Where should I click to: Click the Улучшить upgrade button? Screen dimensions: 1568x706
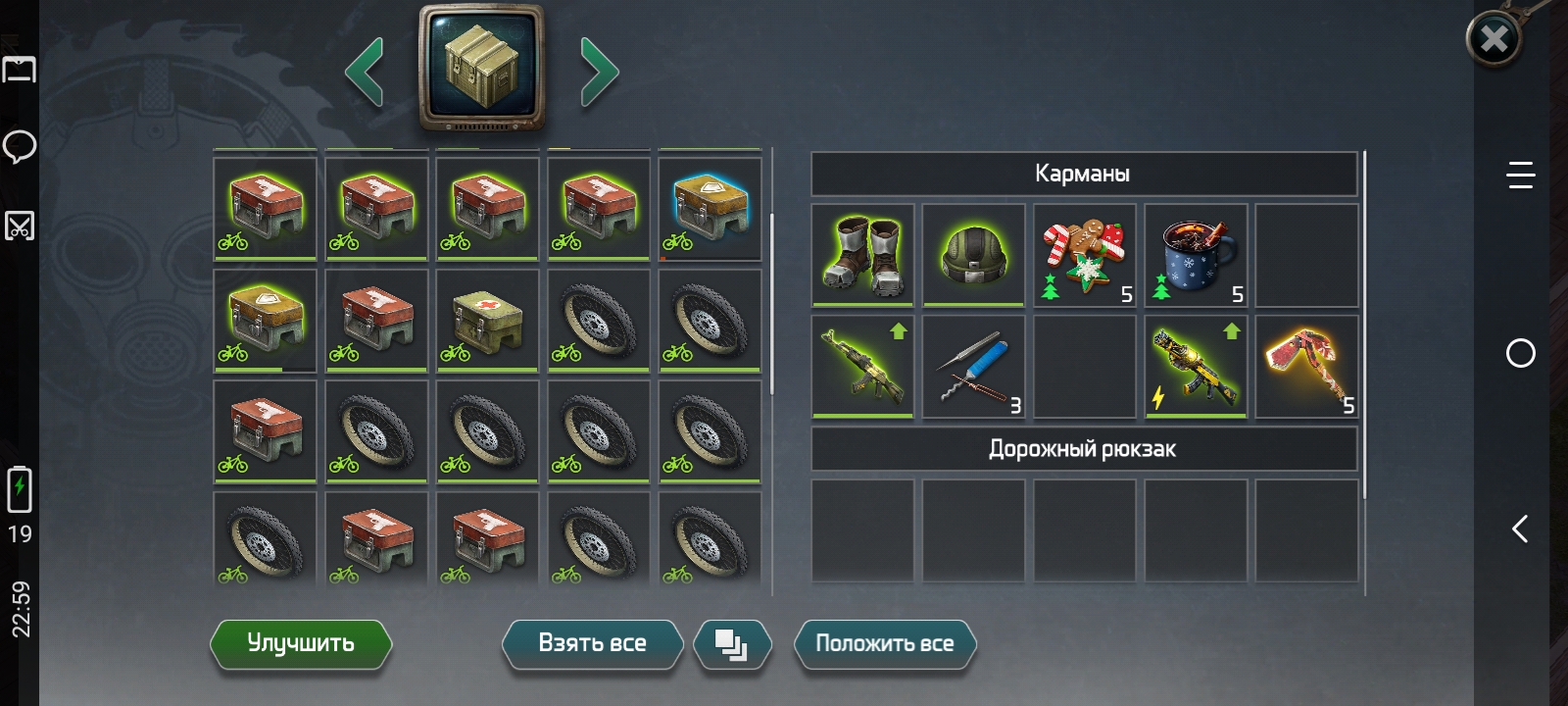(x=301, y=644)
